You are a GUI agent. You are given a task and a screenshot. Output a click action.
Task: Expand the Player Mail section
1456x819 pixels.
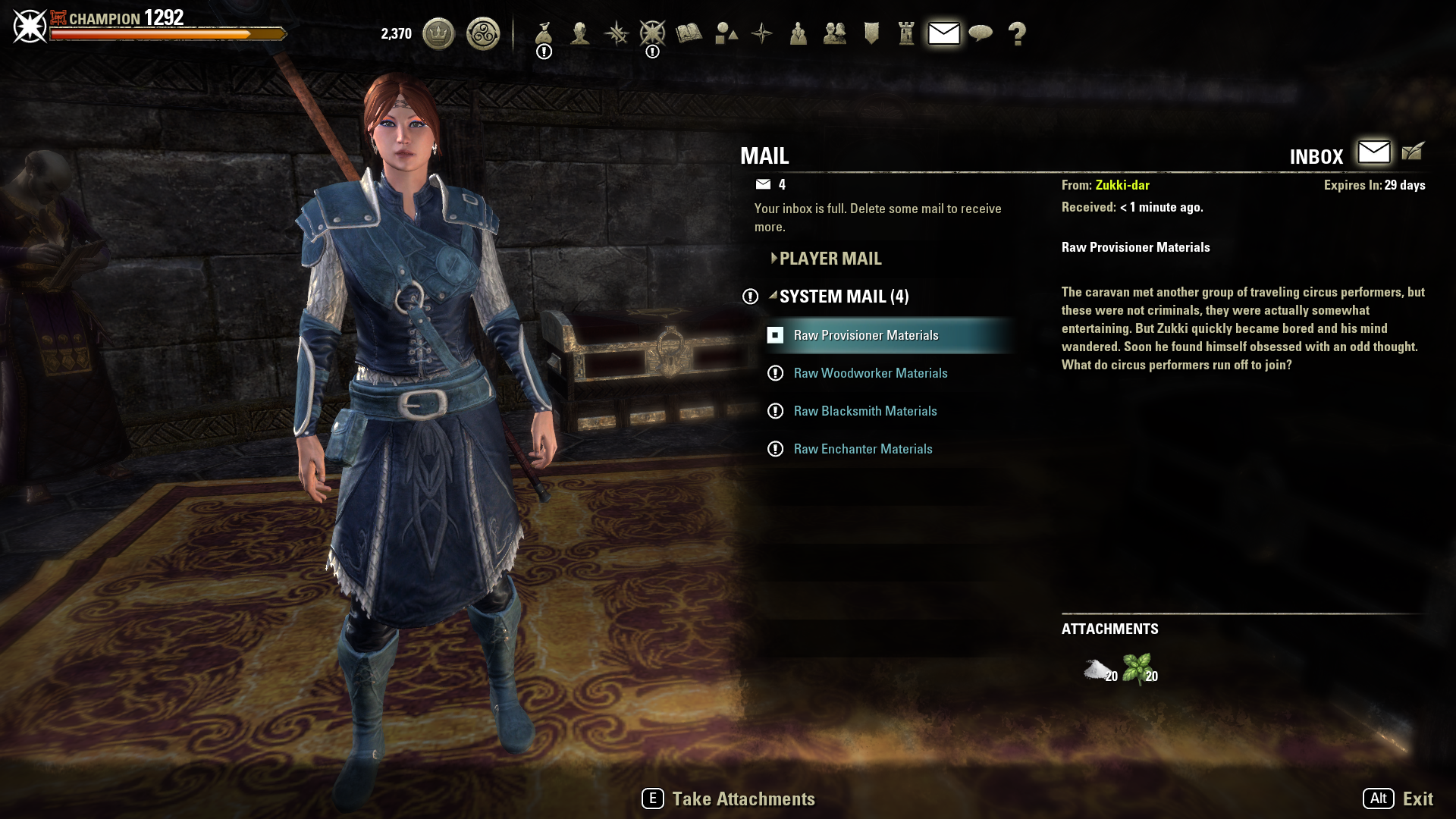pos(830,259)
